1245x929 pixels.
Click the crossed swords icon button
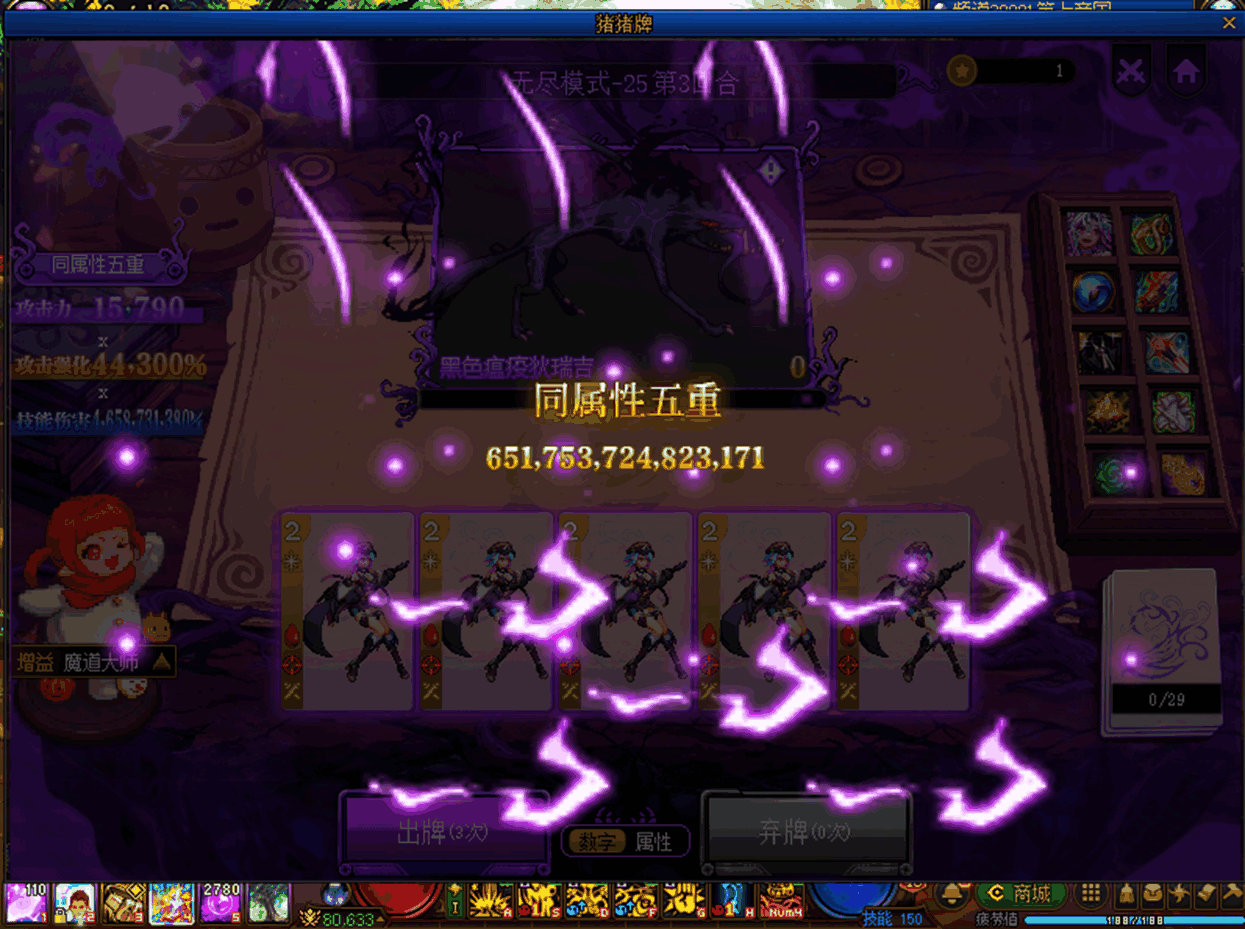(x=1131, y=72)
